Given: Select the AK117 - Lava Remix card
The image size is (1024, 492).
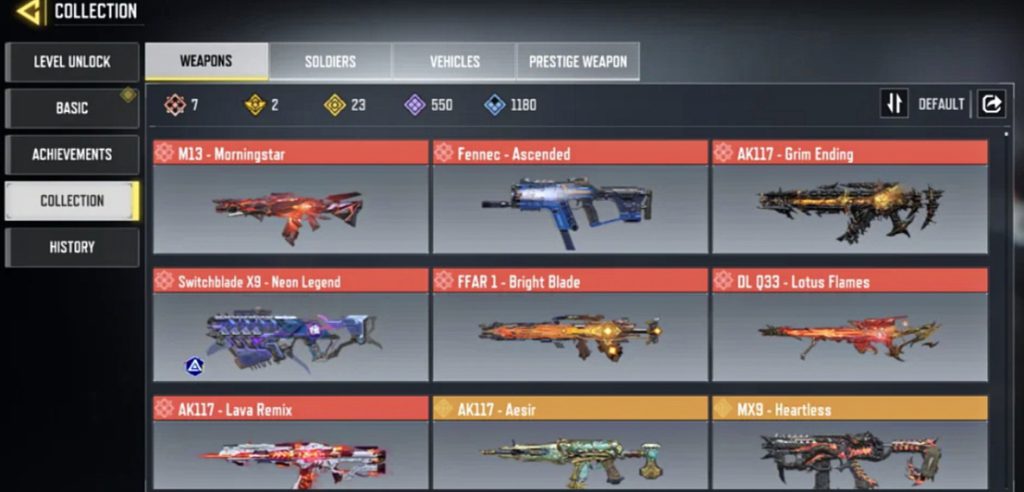Looking at the screenshot, I should click(x=290, y=443).
